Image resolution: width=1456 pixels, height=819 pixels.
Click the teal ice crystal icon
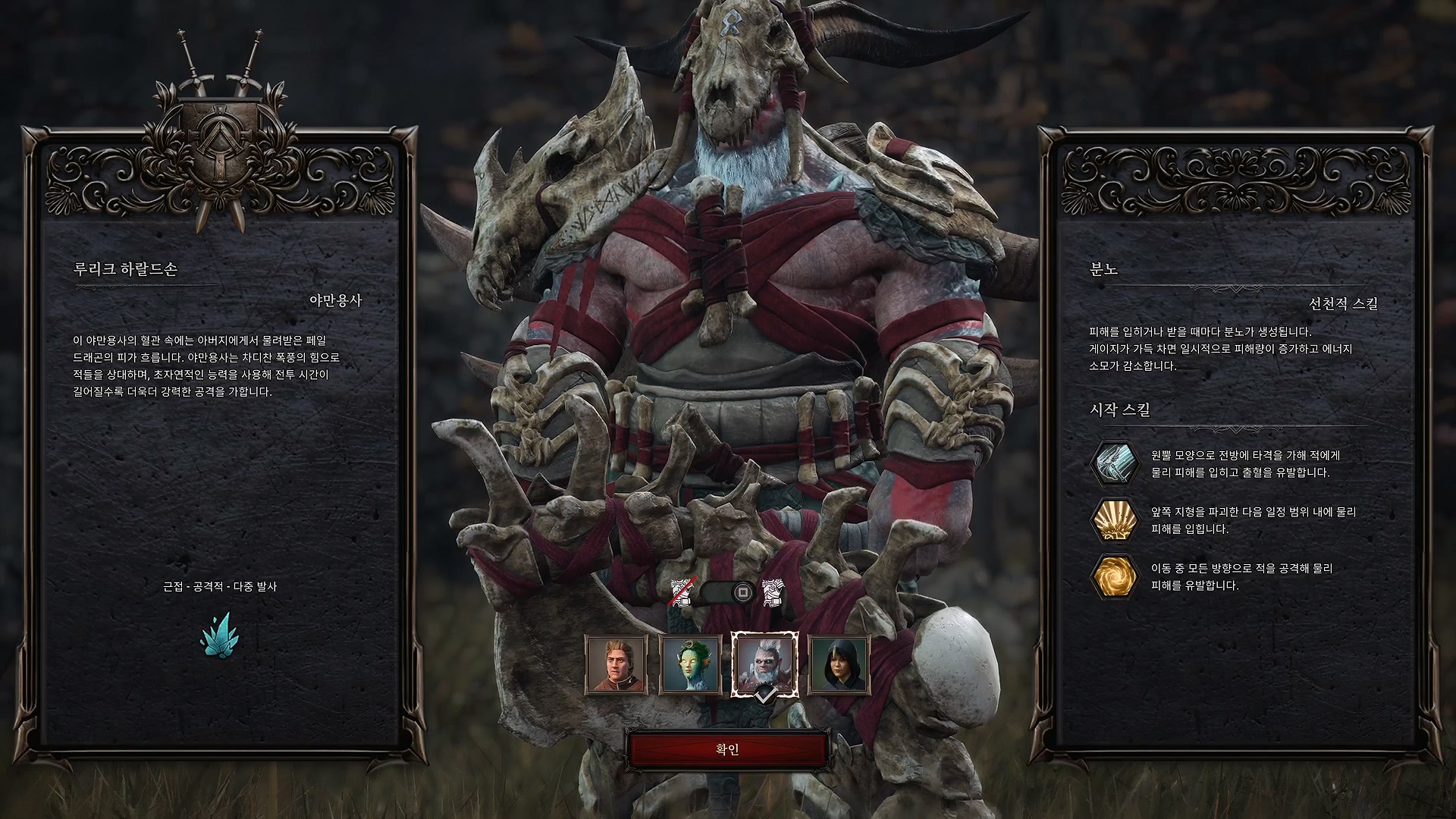219,634
